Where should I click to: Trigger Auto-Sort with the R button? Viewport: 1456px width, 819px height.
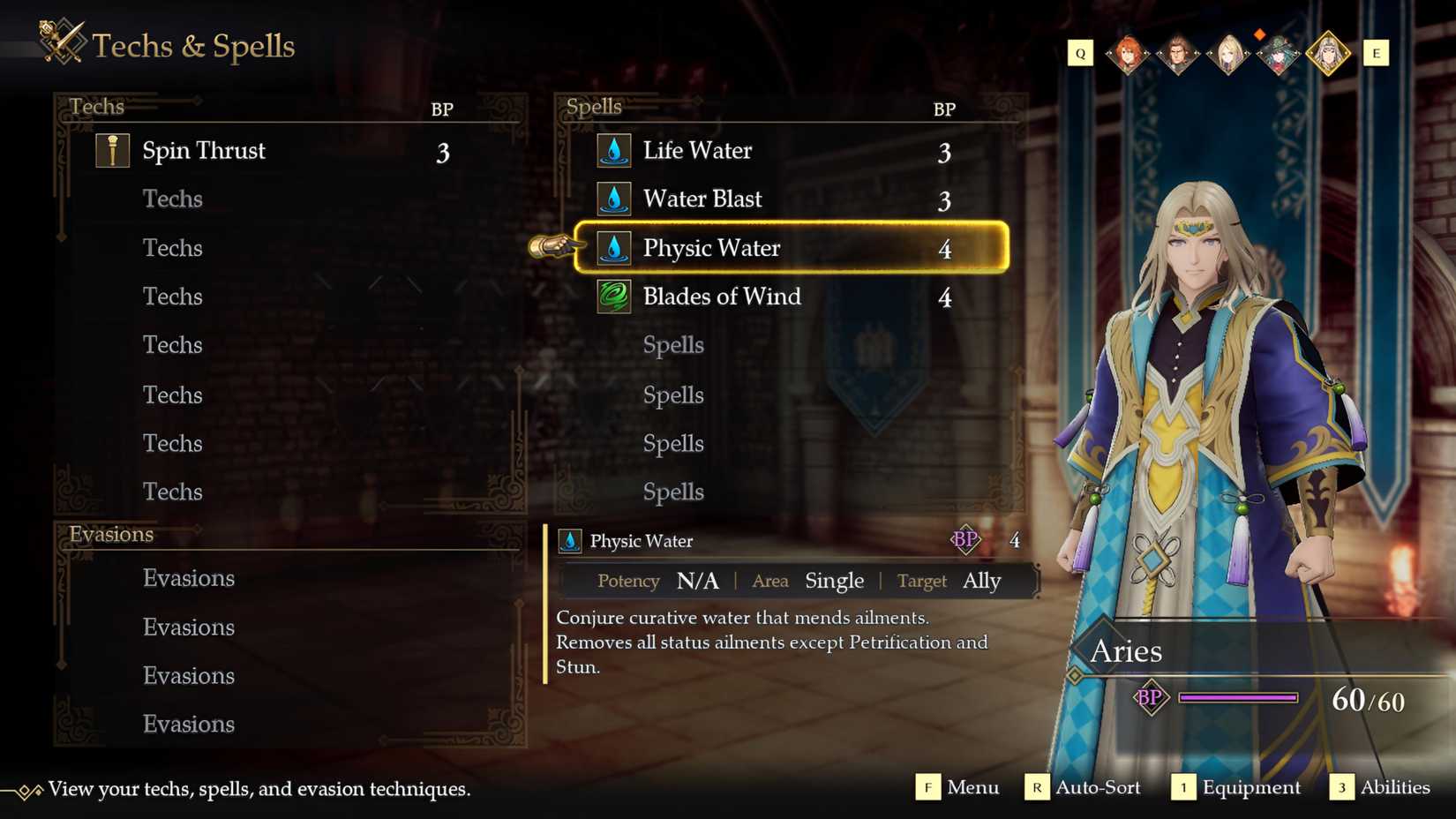click(x=1035, y=787)
